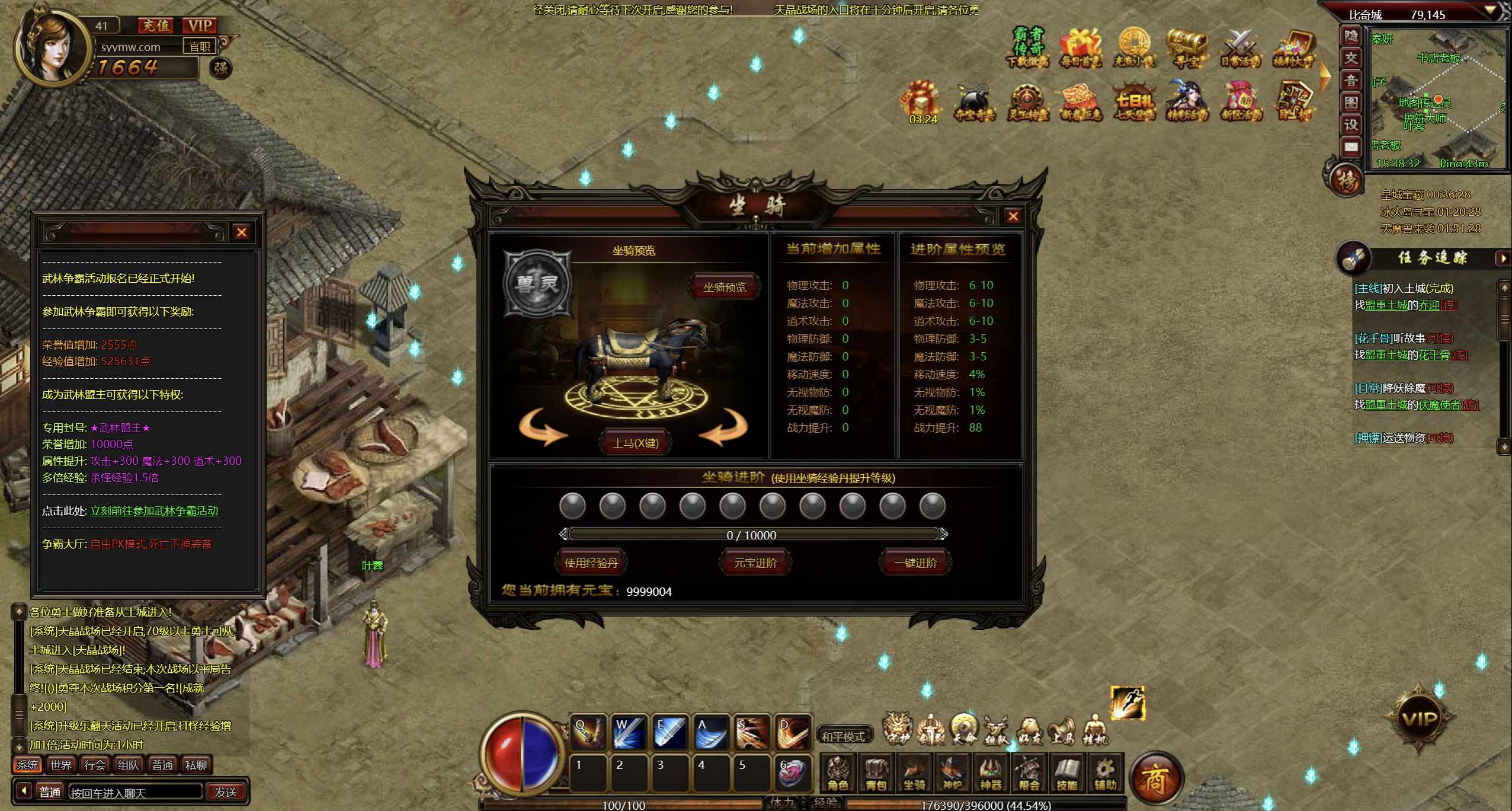The image size is (1512, 811).
Task: Show the next mount with right arrow
Action: [x=723, y=428]
